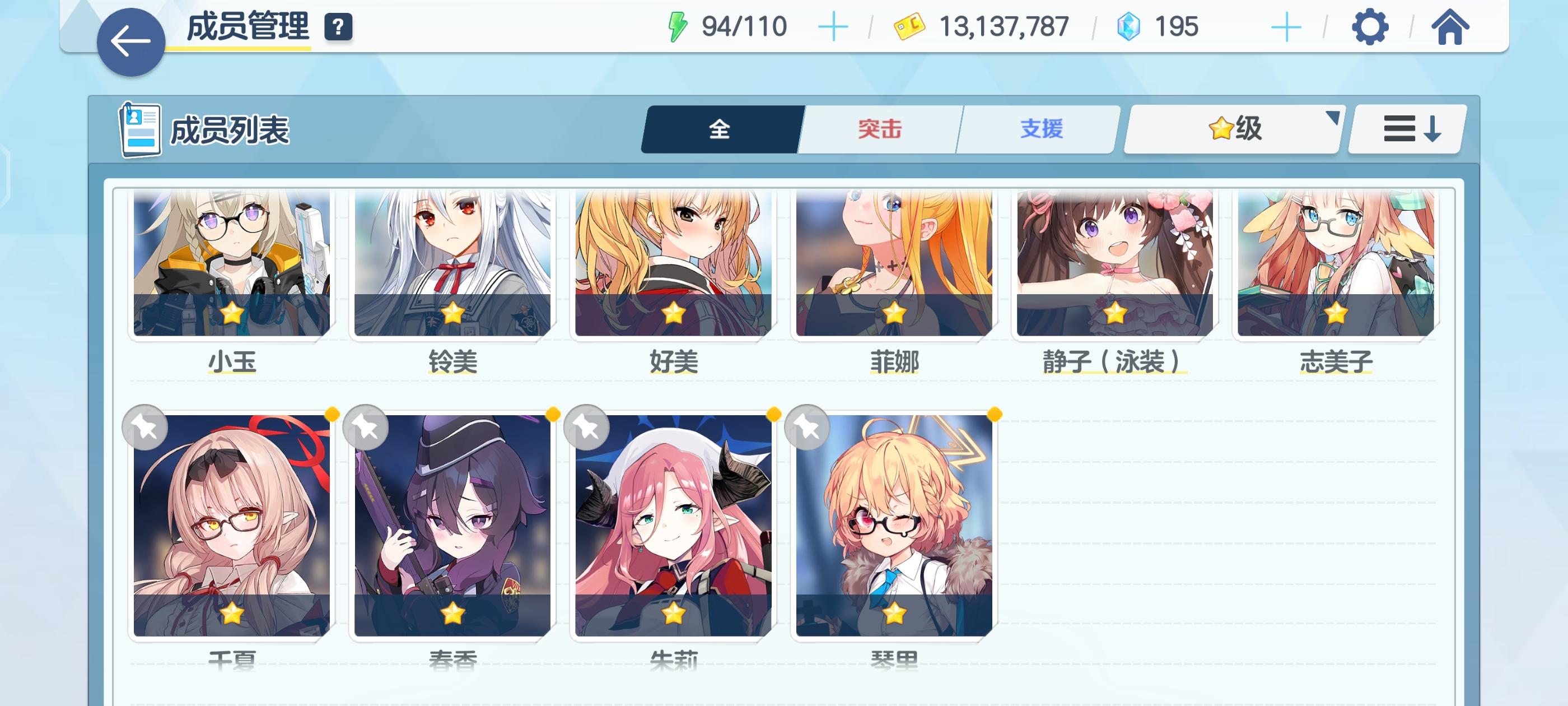Click the plus button next to energy
This screenshot has height=706, width=1568.
833,26
